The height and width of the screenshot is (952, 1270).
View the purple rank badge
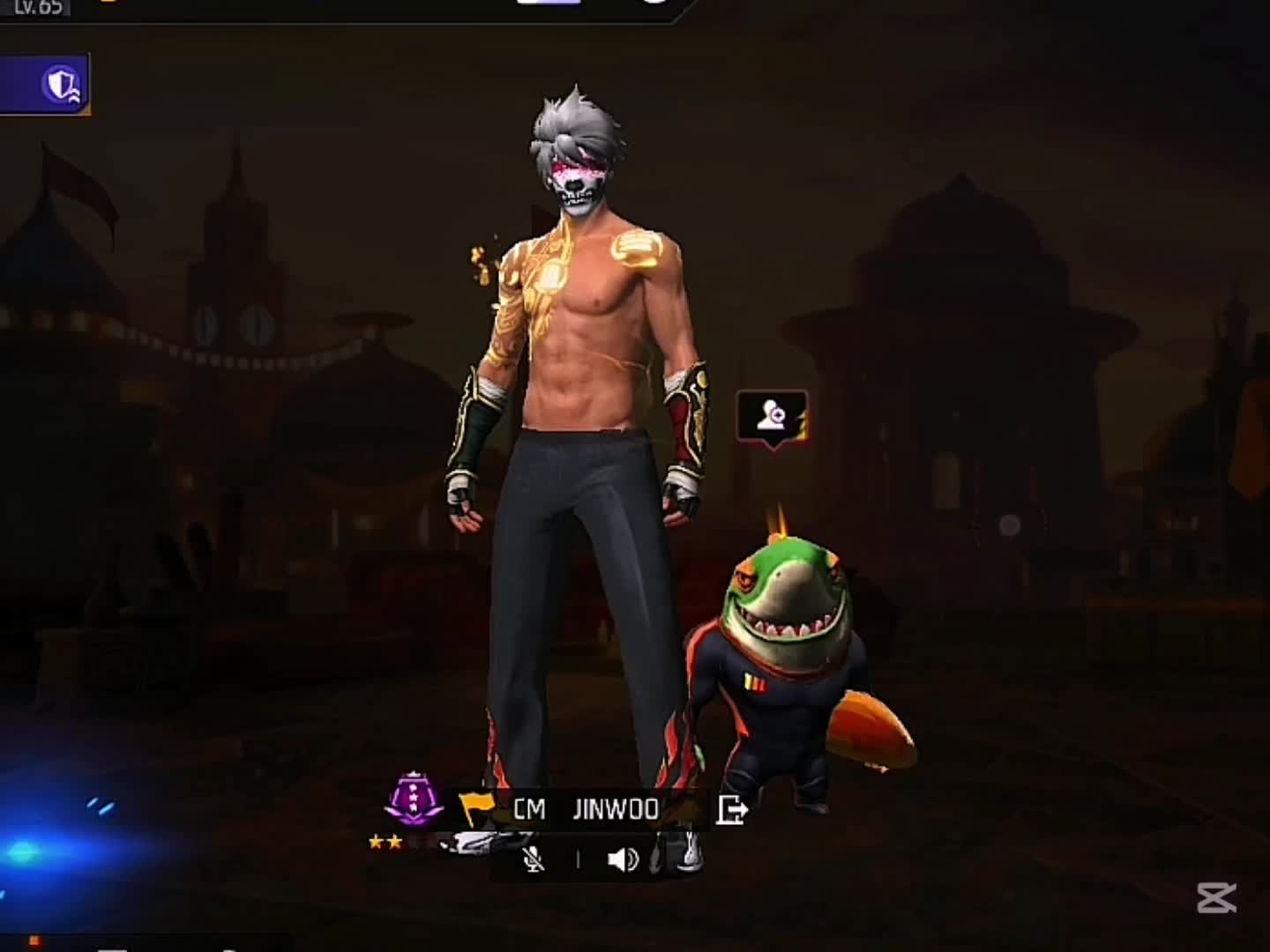point(415,800)
